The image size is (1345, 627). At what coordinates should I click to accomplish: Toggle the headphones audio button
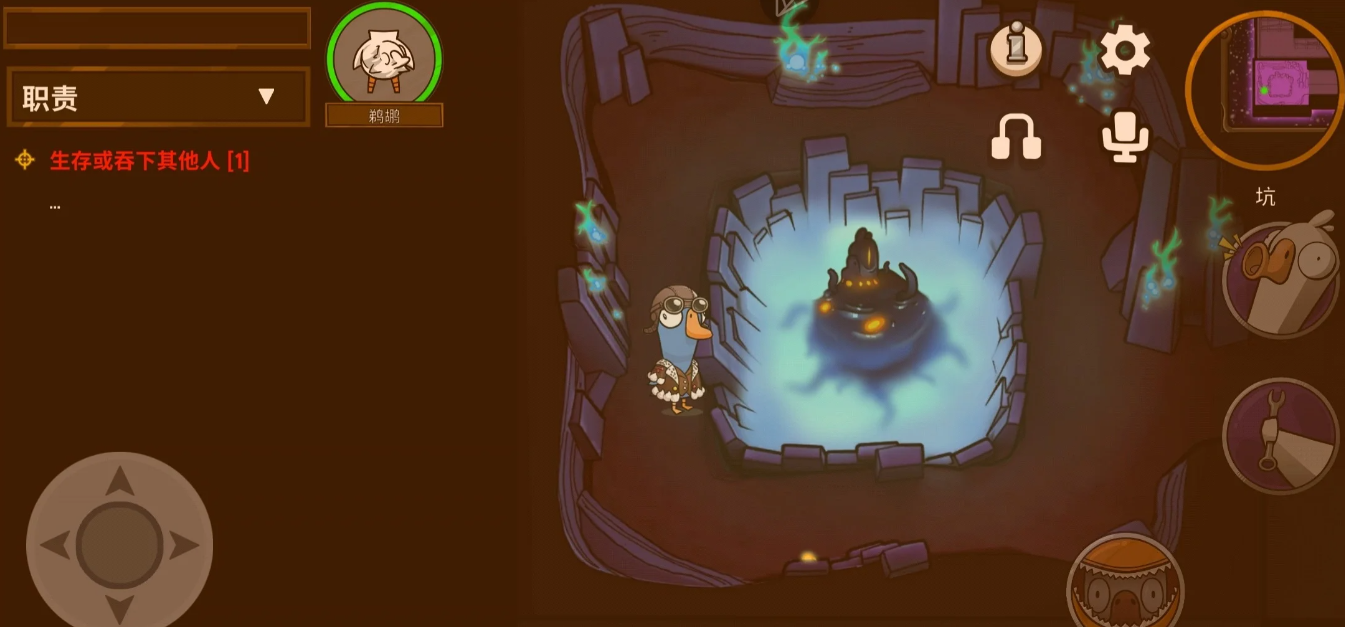point(1016,137)
